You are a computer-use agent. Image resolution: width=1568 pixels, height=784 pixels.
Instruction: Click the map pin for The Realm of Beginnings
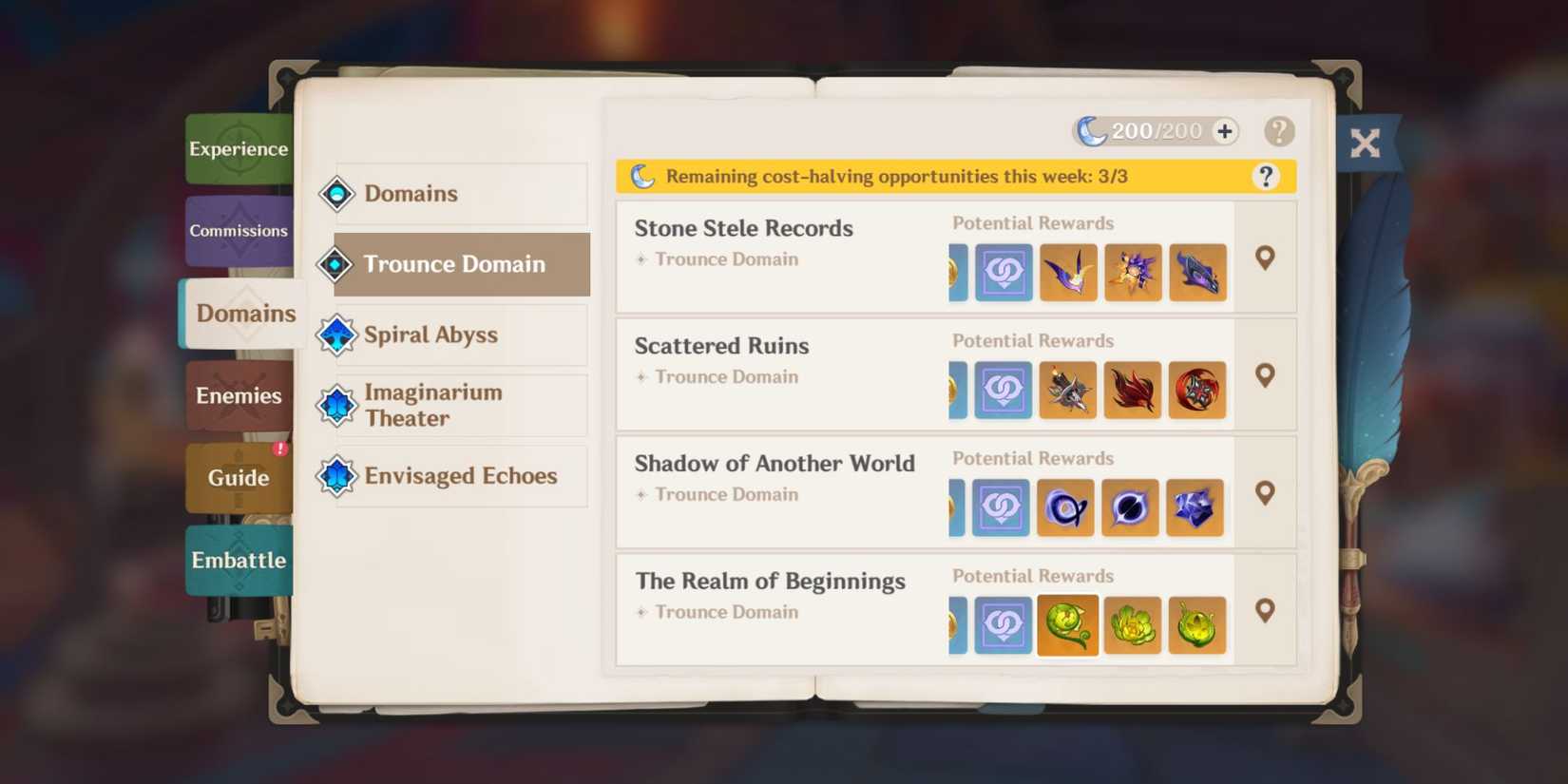pyautogui.click(x=1265, y=611)
